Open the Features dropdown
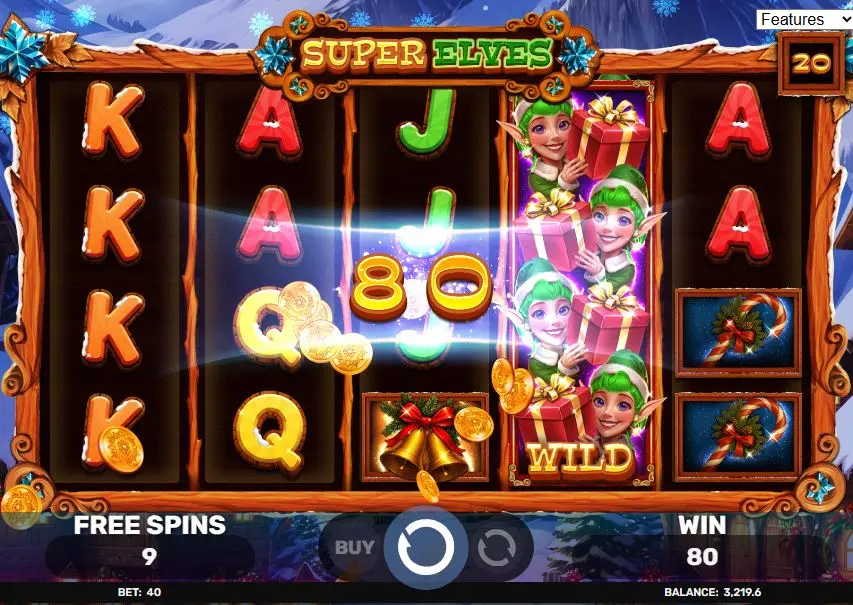Viewport: 853px width, 605px height. [x=803, y=19]
